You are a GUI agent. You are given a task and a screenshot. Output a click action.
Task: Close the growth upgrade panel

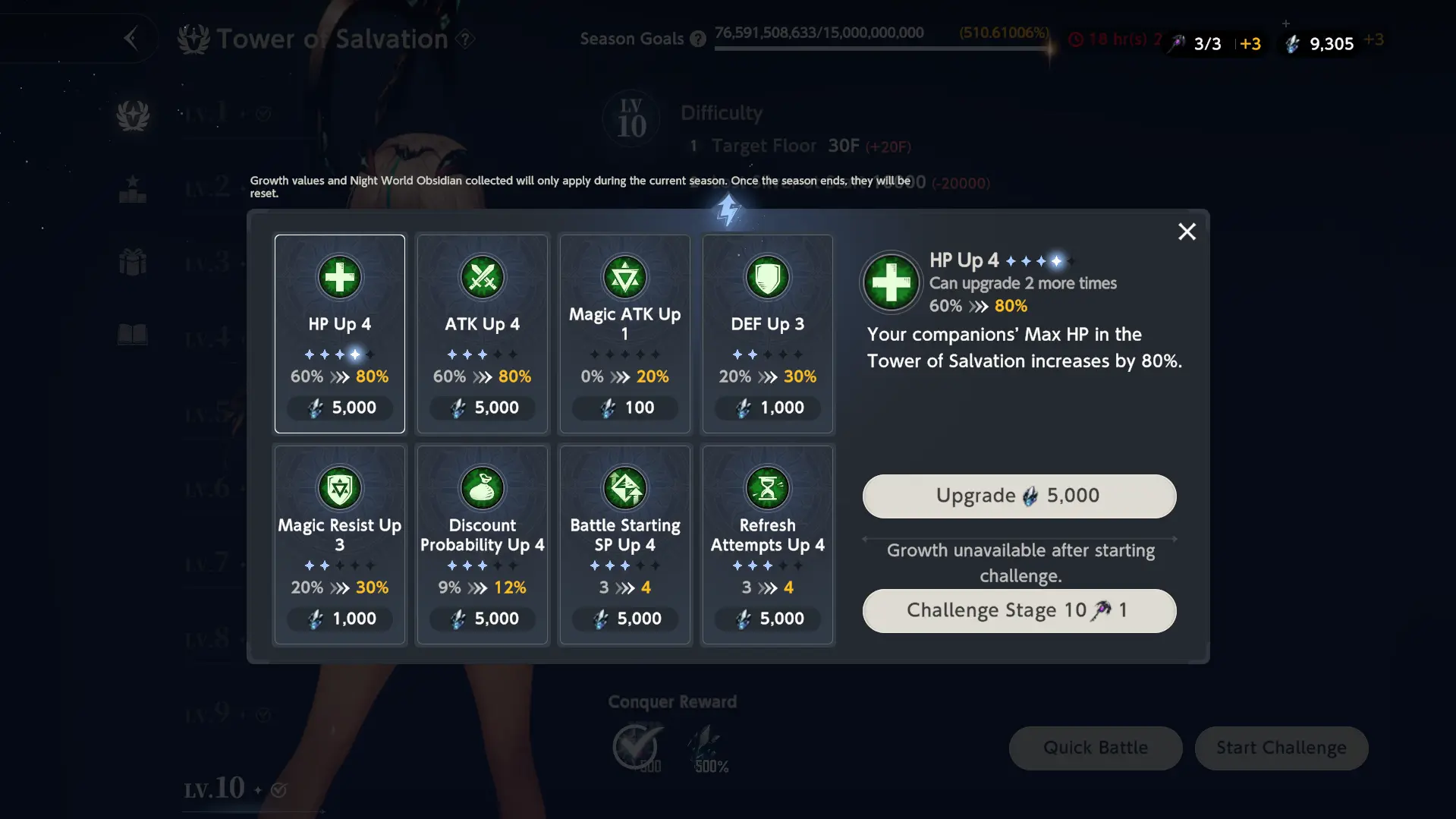pos(1187,232)
